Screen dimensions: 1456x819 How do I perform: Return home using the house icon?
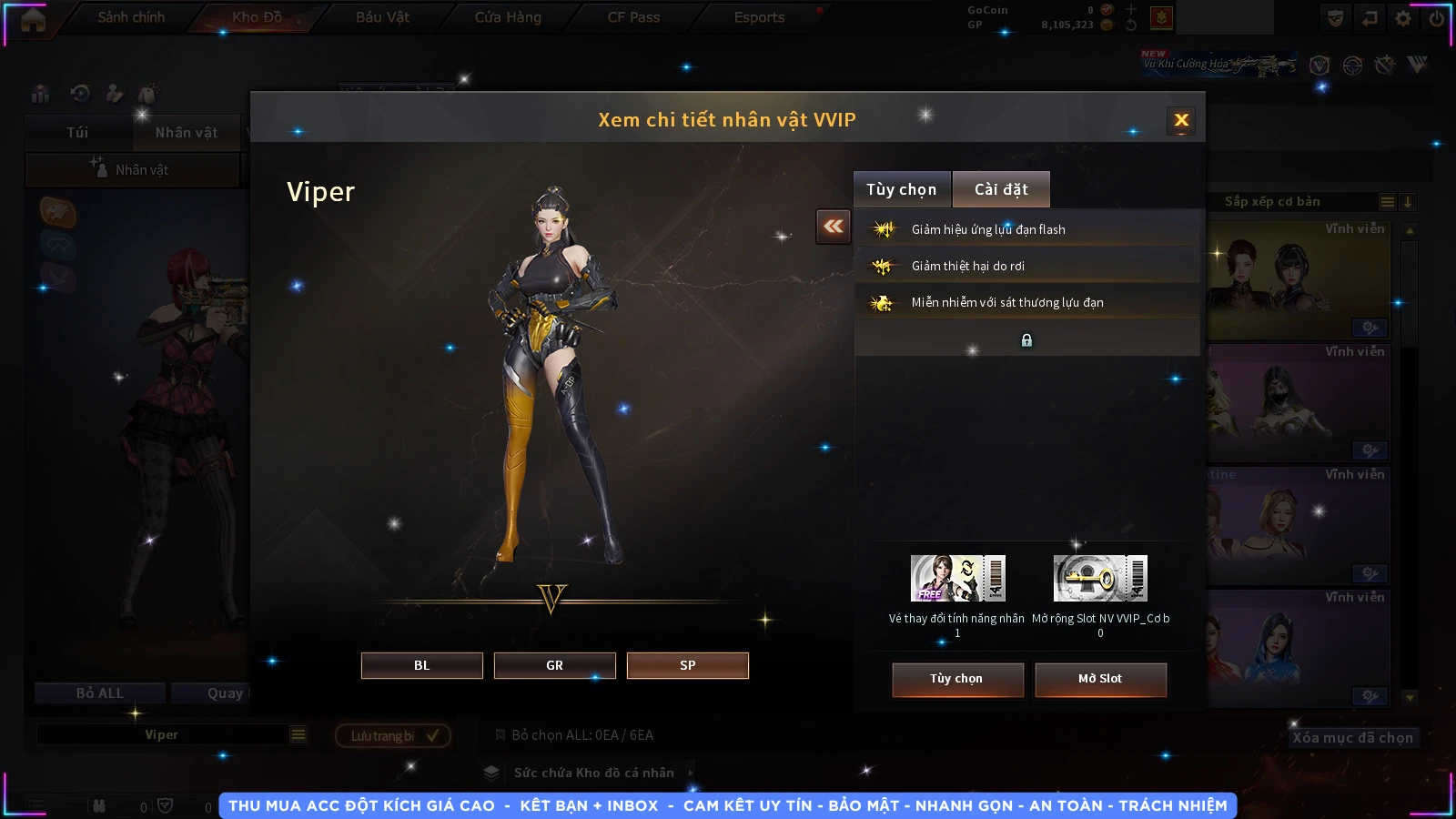[33, 19]
